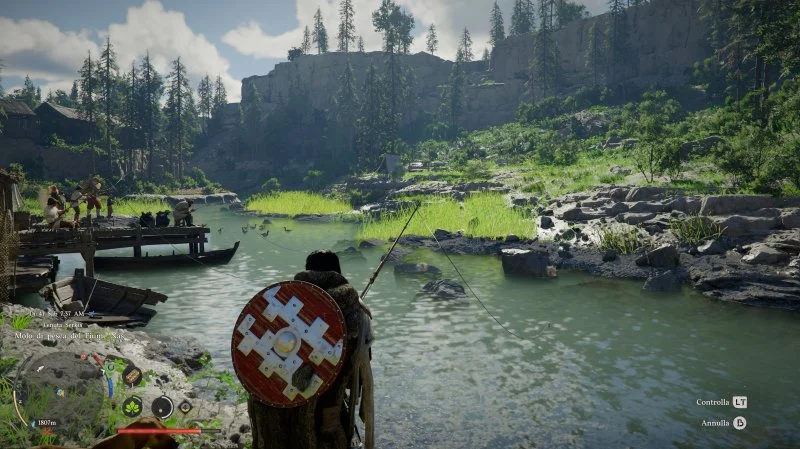Select the round shield quick slot

tap(161, 407)
